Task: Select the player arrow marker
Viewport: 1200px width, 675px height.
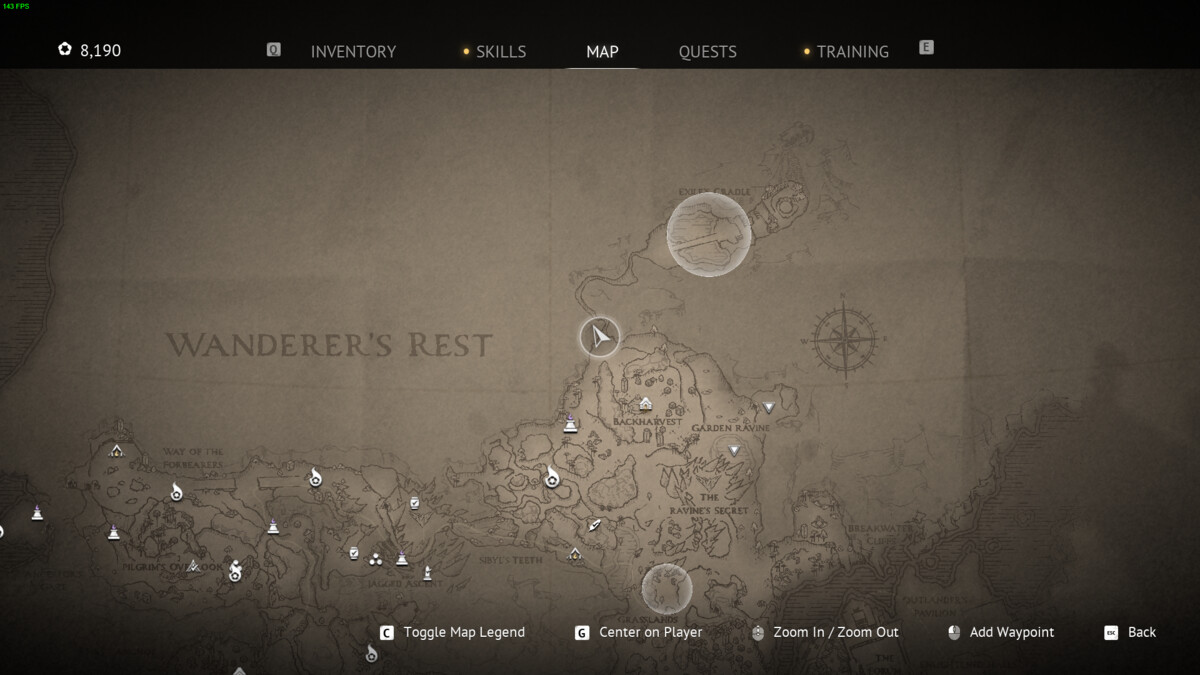Action: [x=600, y=337]
